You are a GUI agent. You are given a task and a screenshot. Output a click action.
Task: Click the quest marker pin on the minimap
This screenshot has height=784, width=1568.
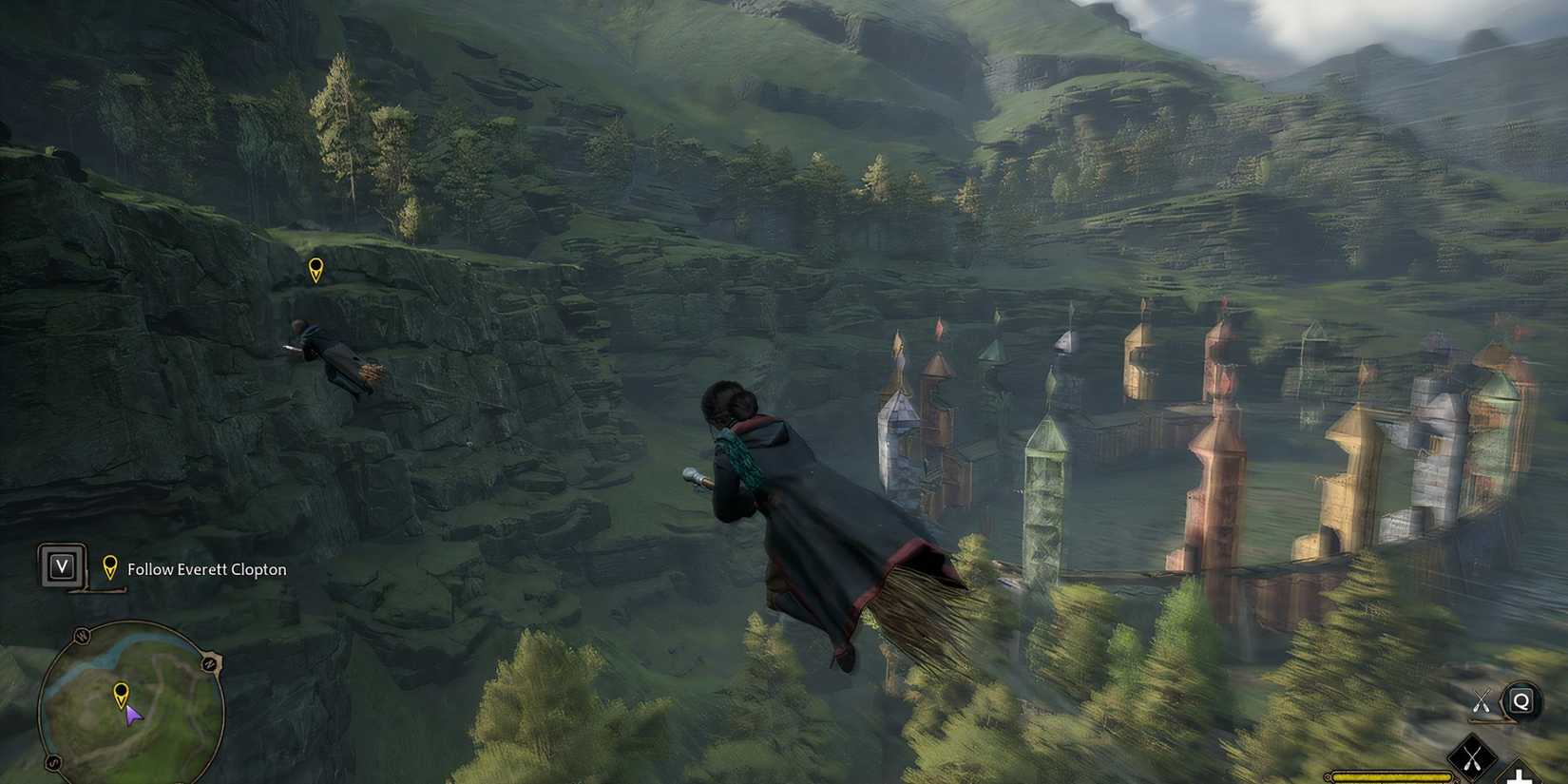point(122,693)
